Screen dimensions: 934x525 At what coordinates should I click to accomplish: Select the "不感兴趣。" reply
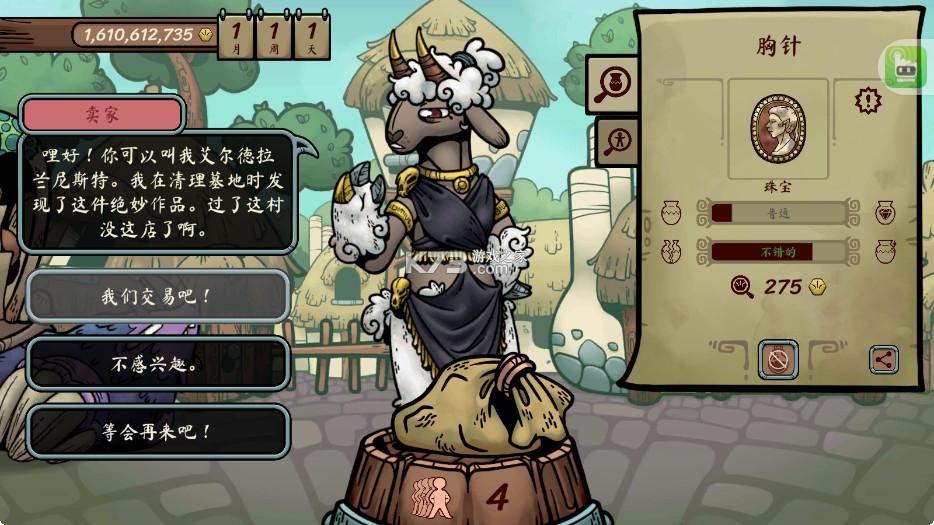pyautogui.click(x=157, y=364)
